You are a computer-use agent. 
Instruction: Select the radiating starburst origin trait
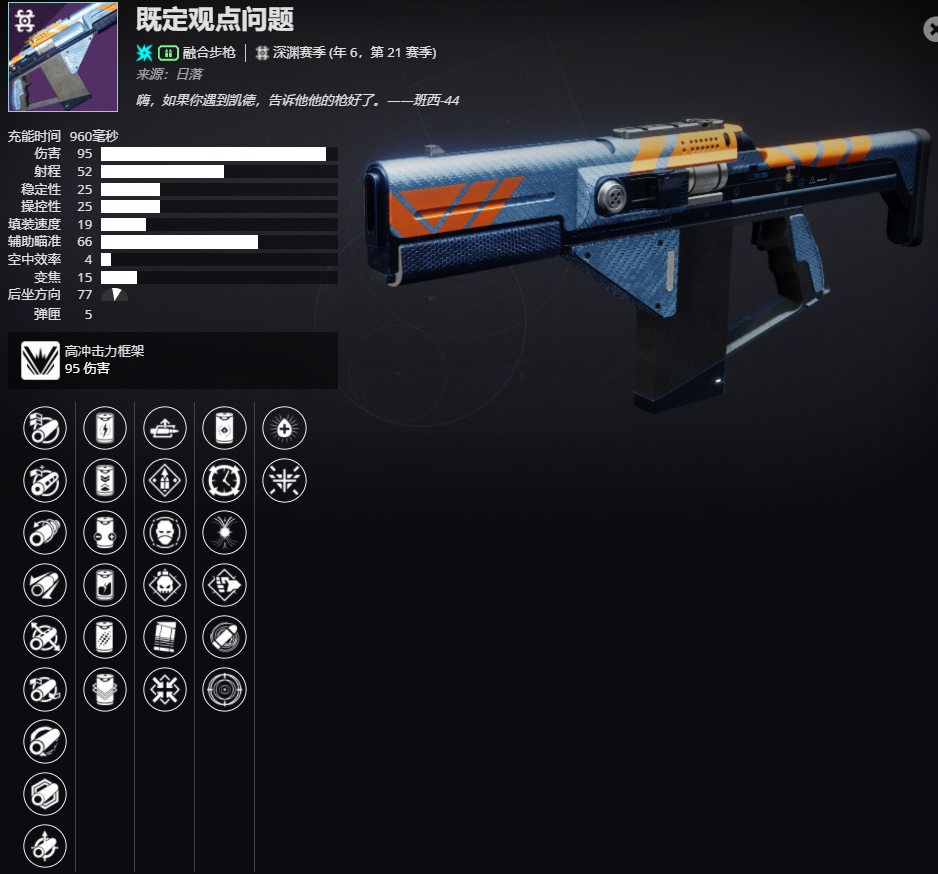[284, 480]
